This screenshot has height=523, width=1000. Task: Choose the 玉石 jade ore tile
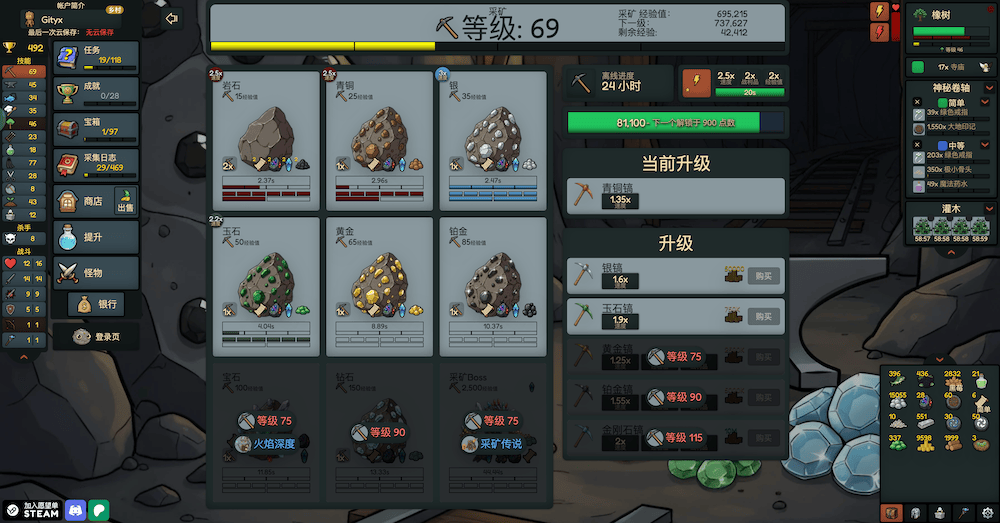coord(266,286)
